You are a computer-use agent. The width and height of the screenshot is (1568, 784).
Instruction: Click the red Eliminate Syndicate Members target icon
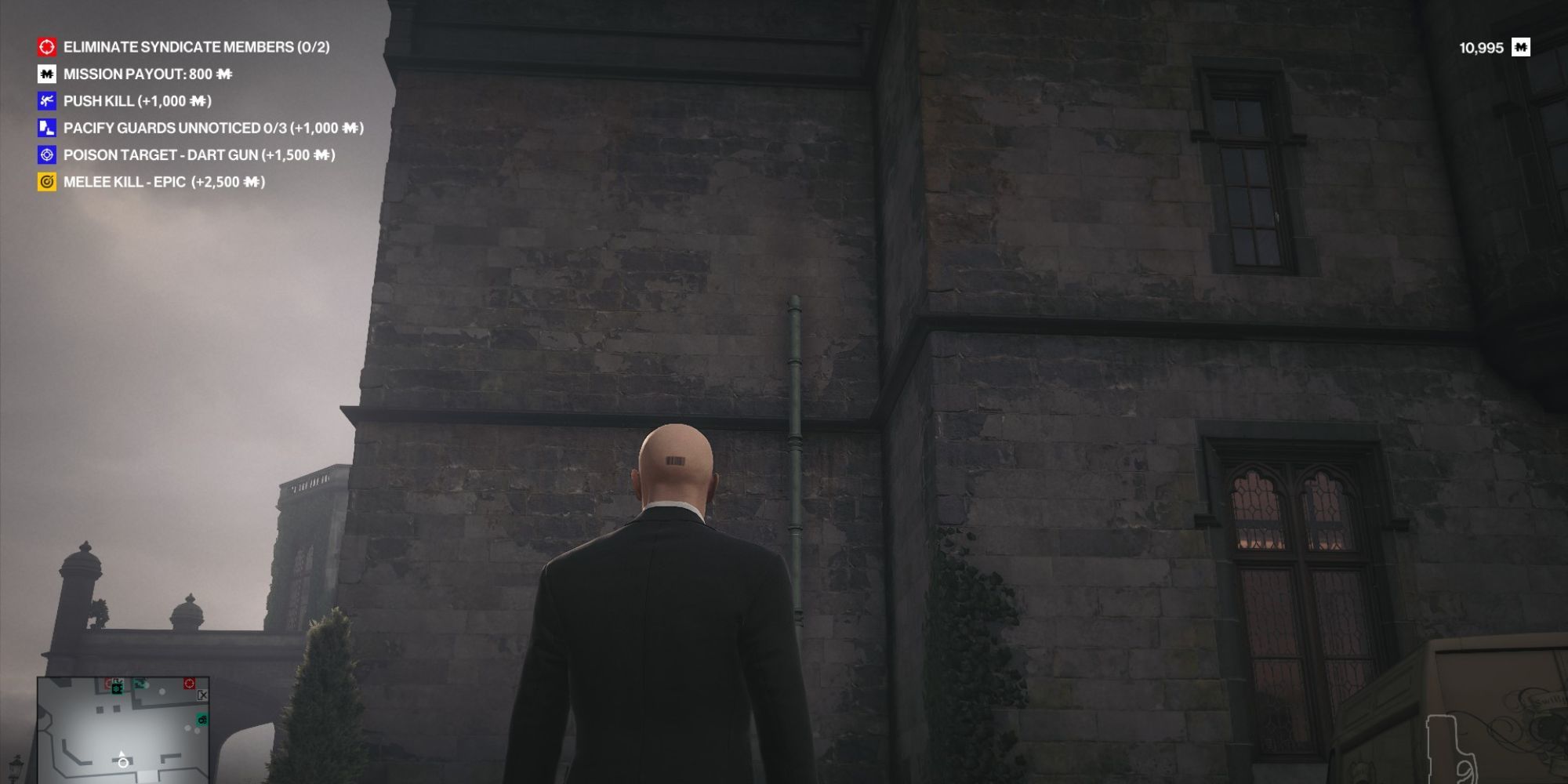click(x=45, y=48)
